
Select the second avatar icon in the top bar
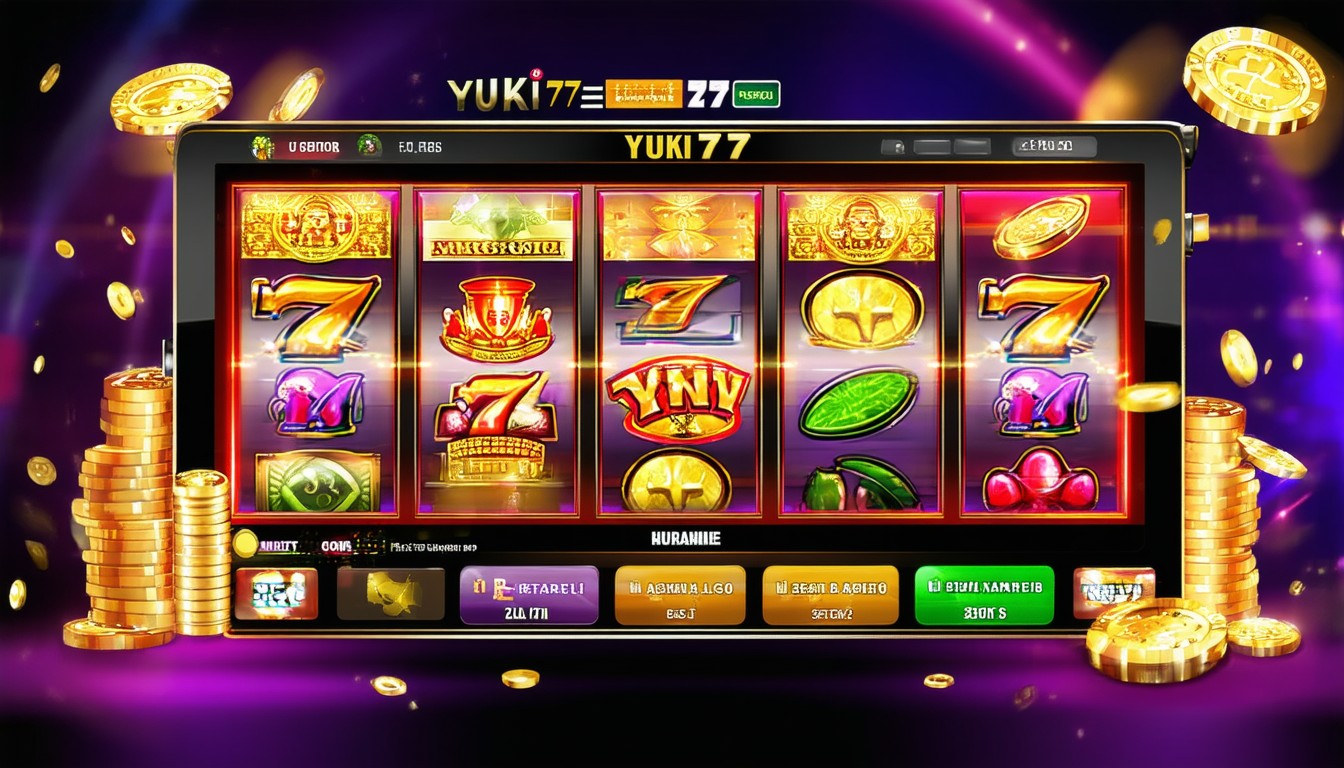point(369,146)
